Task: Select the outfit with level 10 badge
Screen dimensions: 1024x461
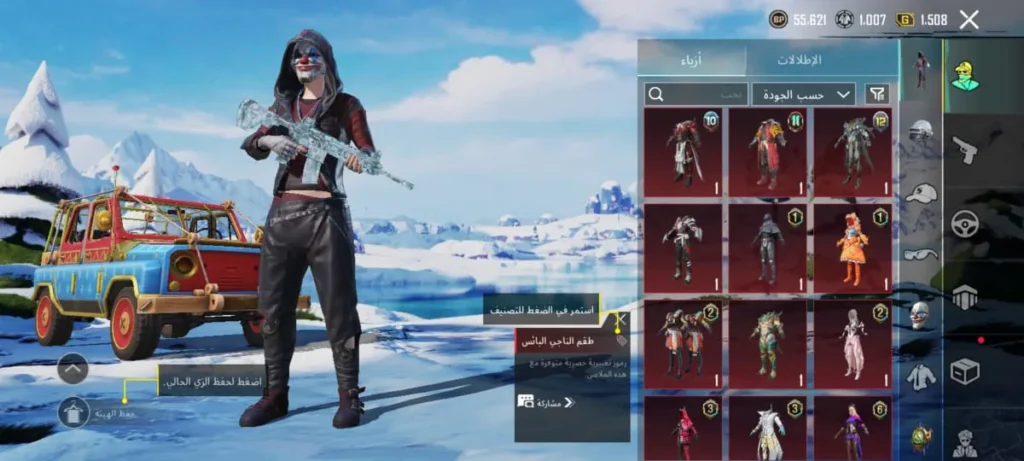Action: (683, 152)
